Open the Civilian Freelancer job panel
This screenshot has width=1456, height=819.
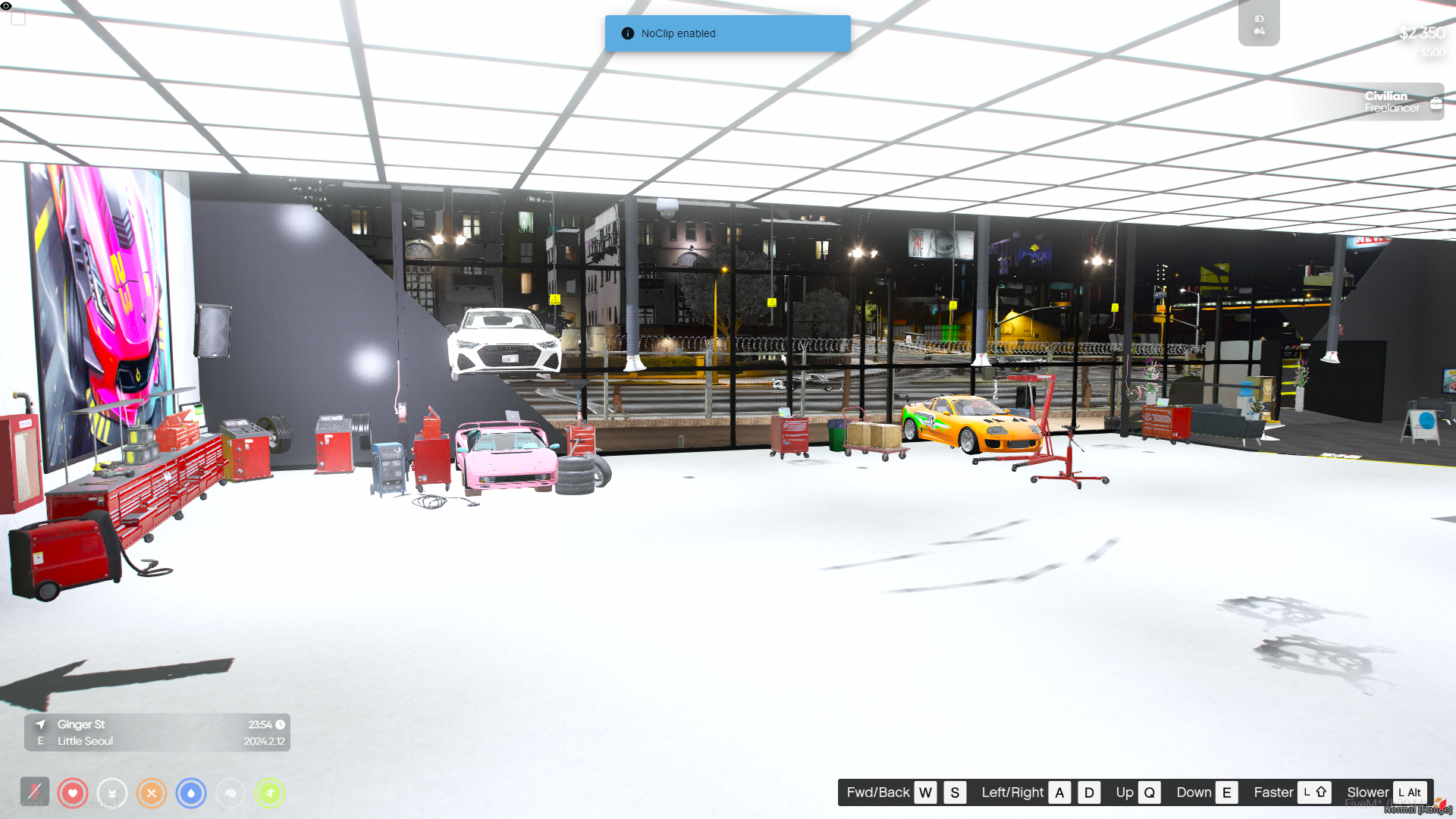coord(1392,102)
